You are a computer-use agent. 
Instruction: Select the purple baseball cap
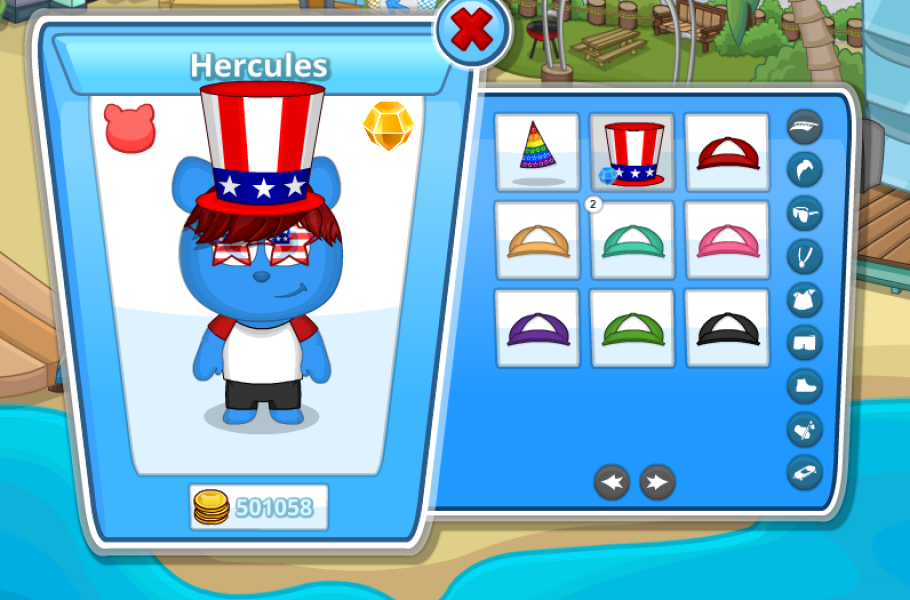537,328
